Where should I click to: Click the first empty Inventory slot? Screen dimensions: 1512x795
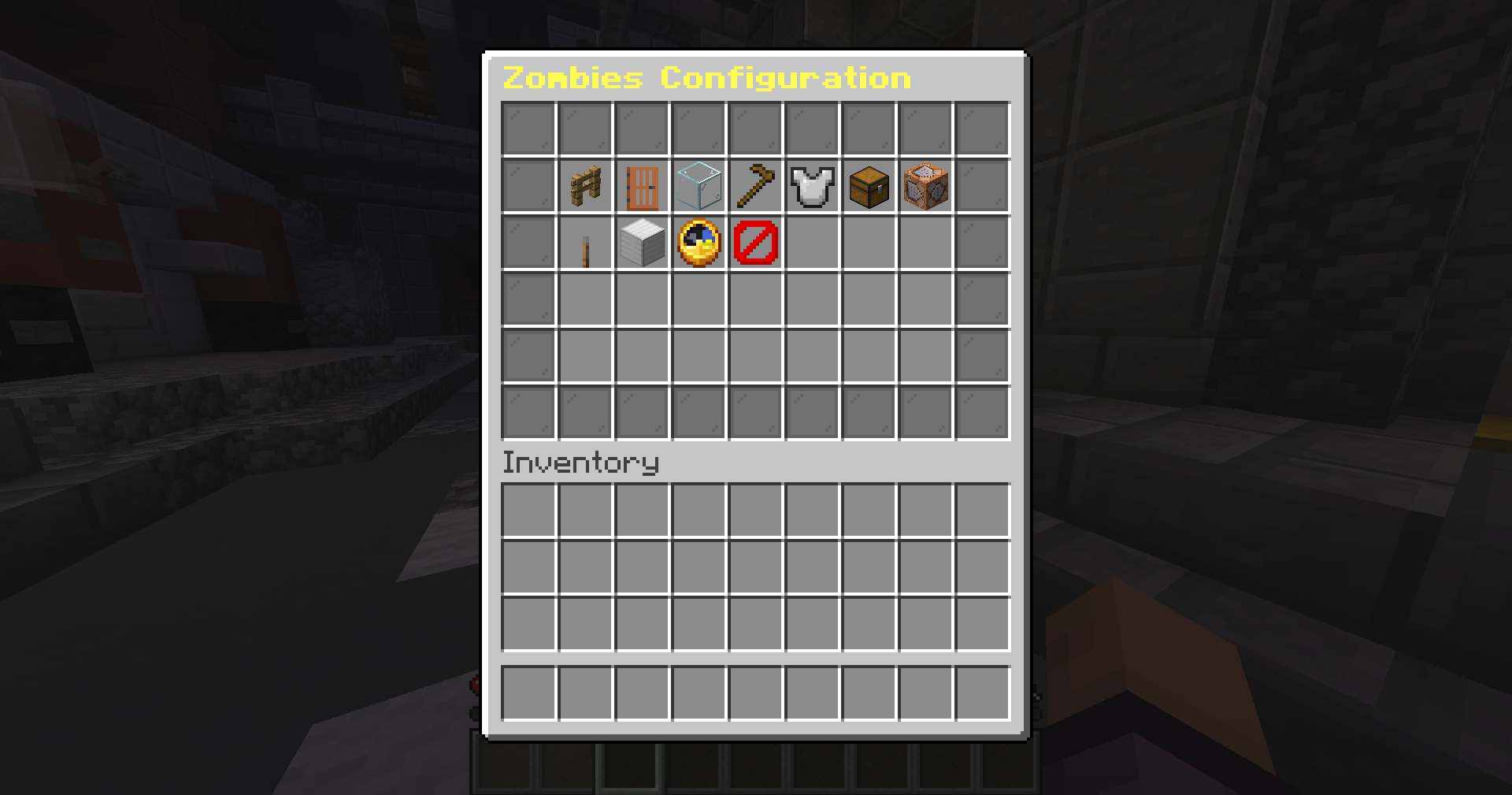[x=529, y=511]
